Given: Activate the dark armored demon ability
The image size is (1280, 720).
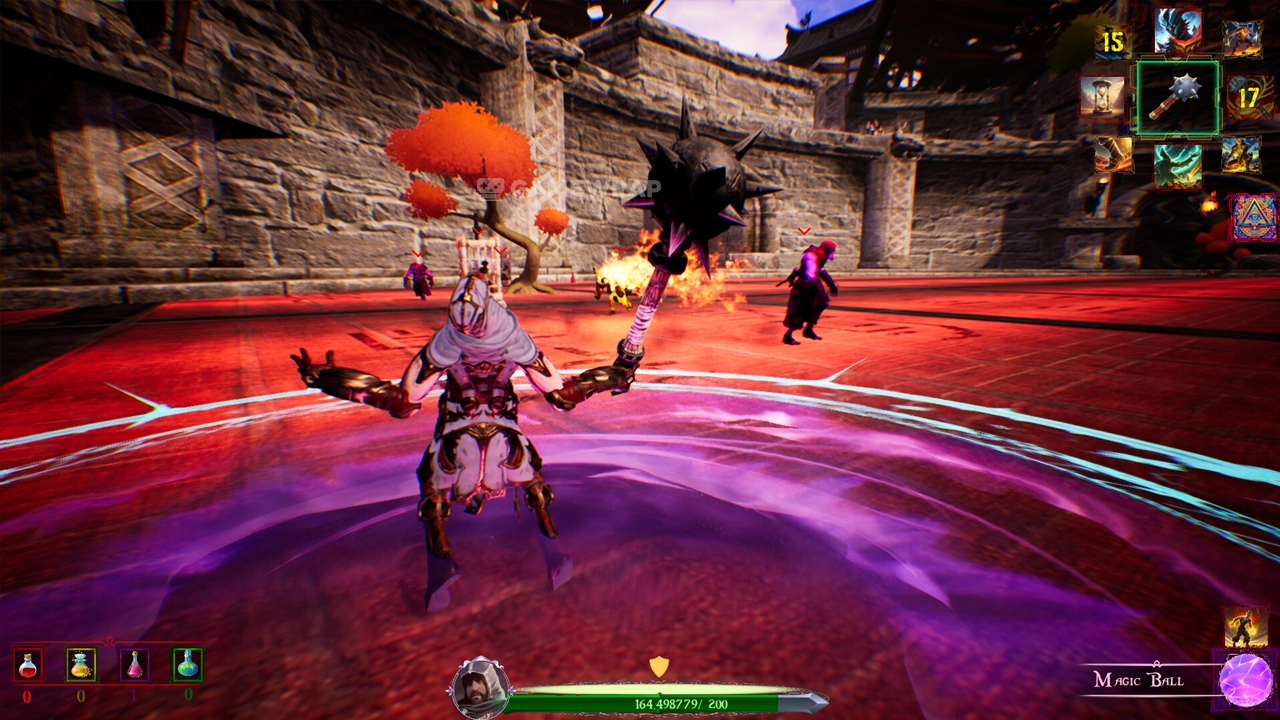Looking at the screenshot, I should coord(1178,31).
